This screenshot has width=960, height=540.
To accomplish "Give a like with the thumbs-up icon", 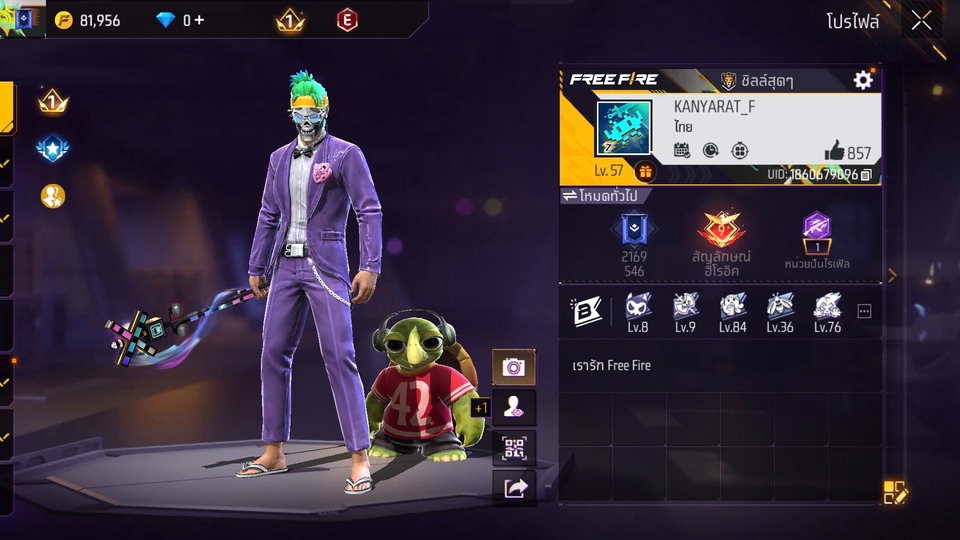I will [835, 151].
